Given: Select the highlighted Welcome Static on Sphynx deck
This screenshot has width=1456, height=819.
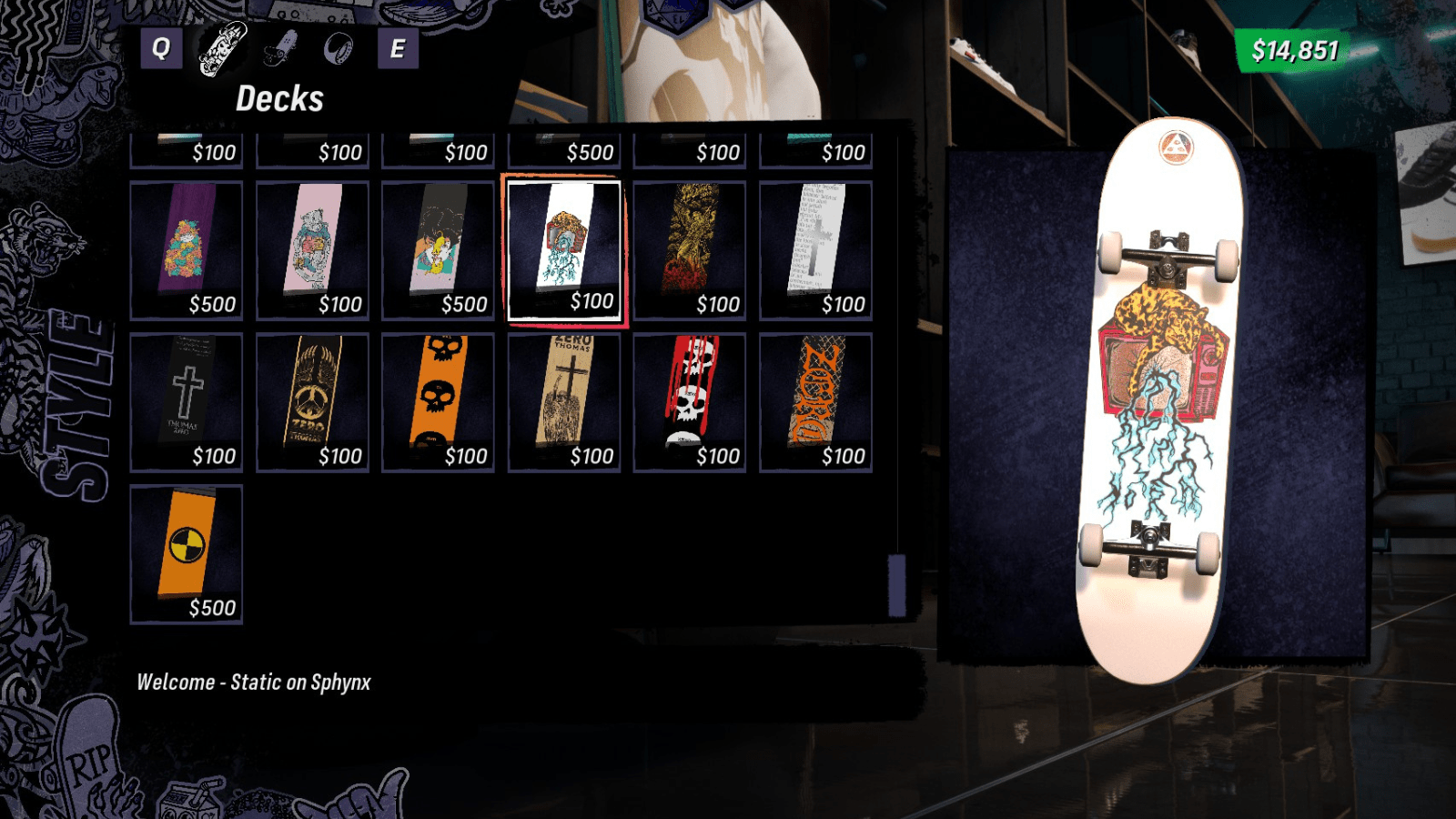Looking at the screenshot, I should 564,250.
